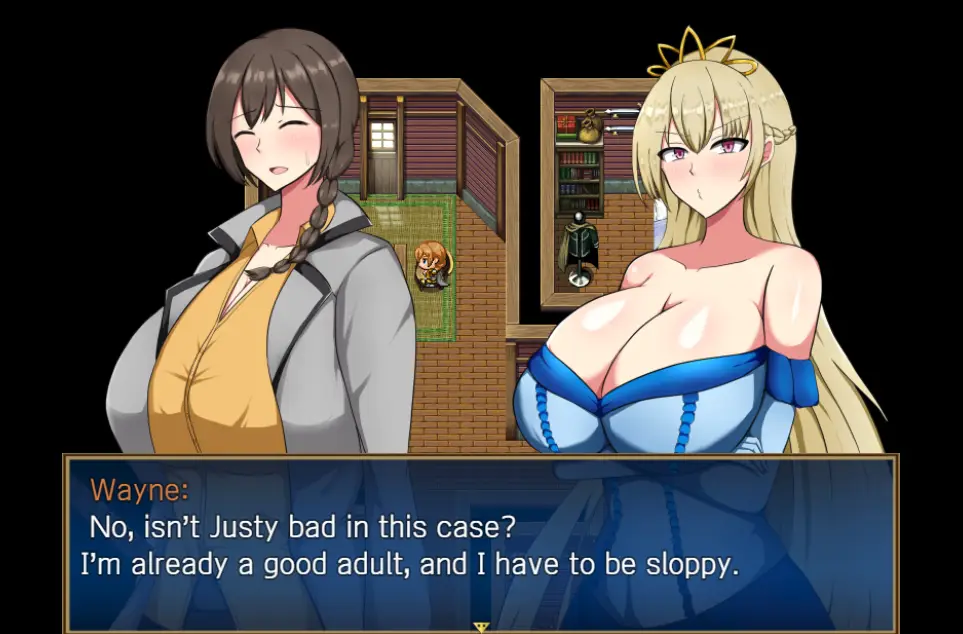Advance dialogue via the continue arrow

pyautogui.click(x=481, y=627)
